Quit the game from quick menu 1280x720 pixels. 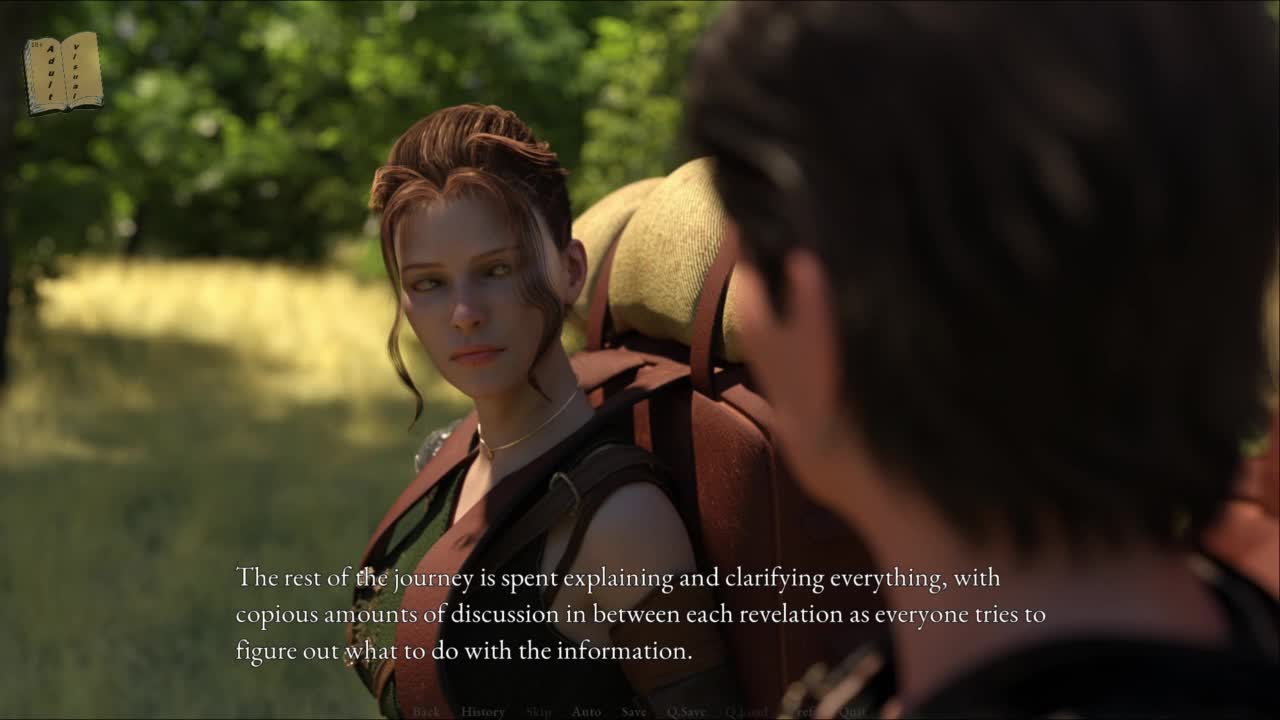click(852, 712)
